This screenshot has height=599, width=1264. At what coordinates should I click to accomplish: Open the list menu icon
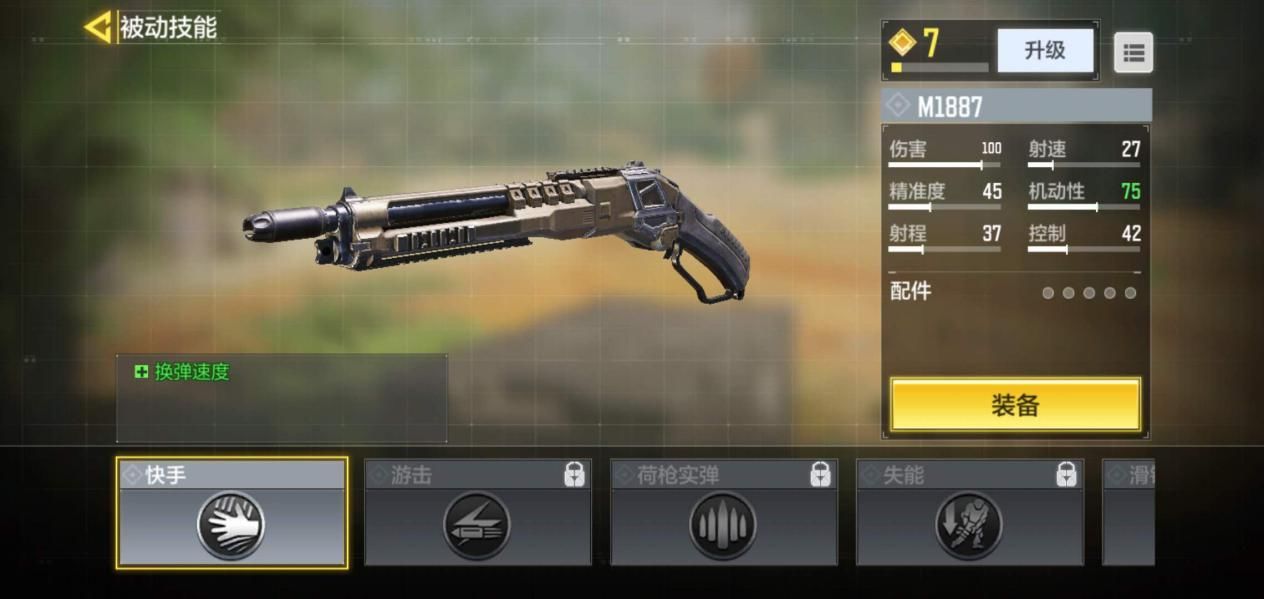1133,53
